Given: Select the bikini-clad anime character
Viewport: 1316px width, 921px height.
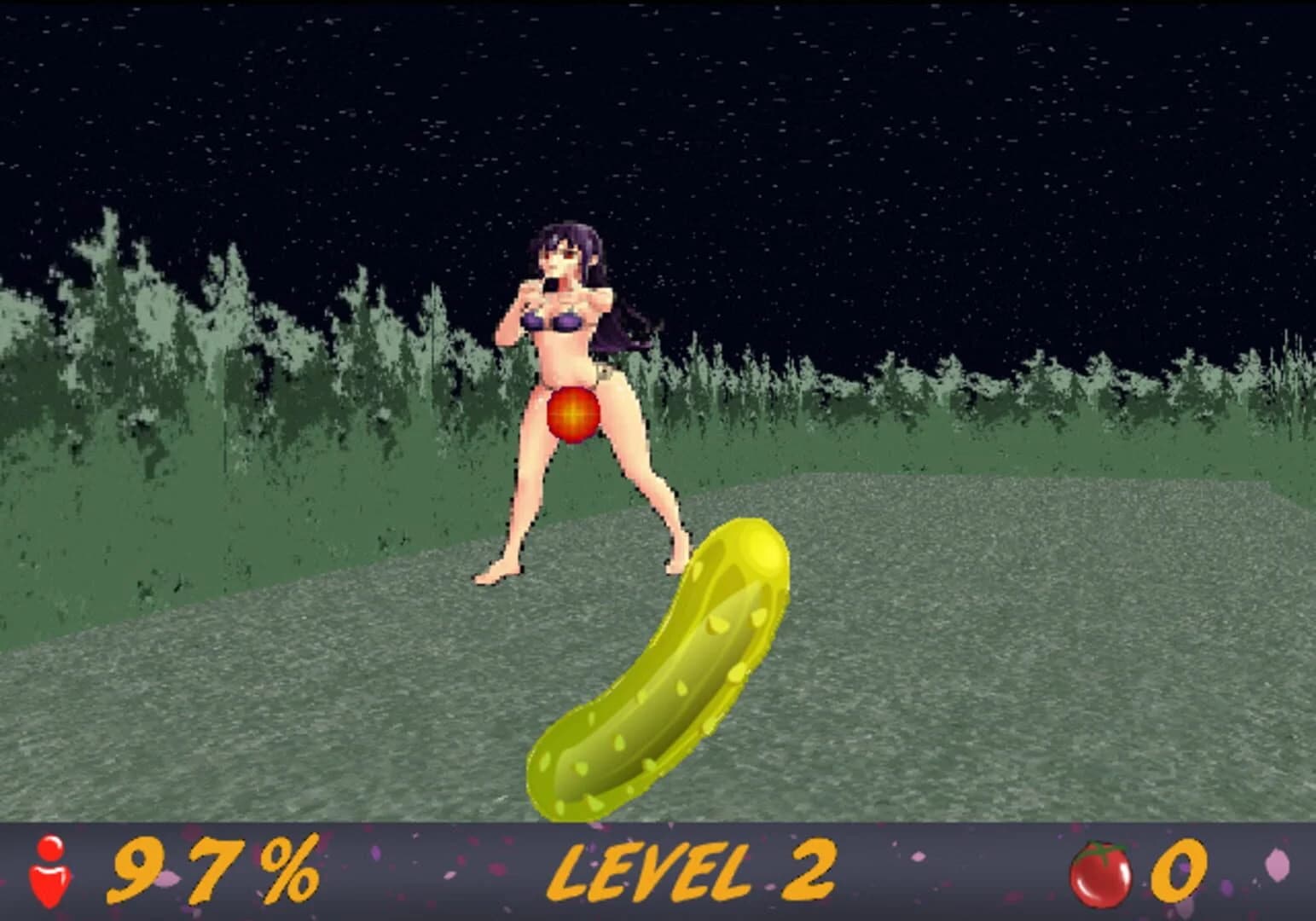Looking at the screenshot, I should click(x=567, y=358).
